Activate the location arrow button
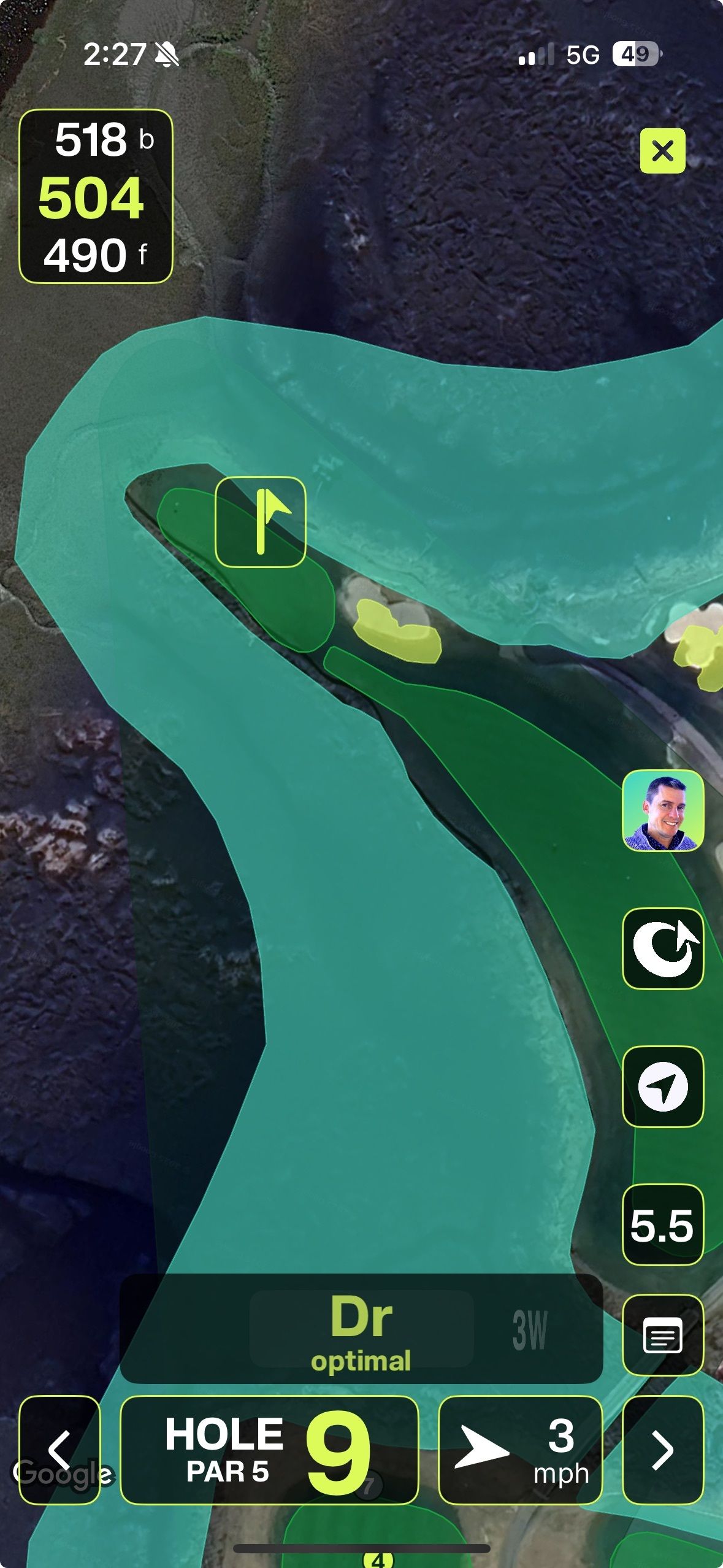The width and height of the screenshot is (723, 1568). coord(662,1087)
